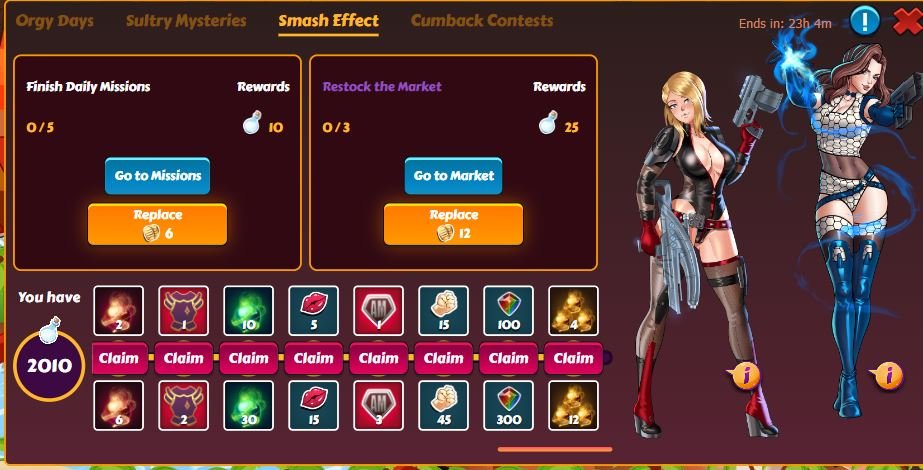The width and height of the screenshot is (923, 470).
Task: Go to Market
Action: point(453,176)
